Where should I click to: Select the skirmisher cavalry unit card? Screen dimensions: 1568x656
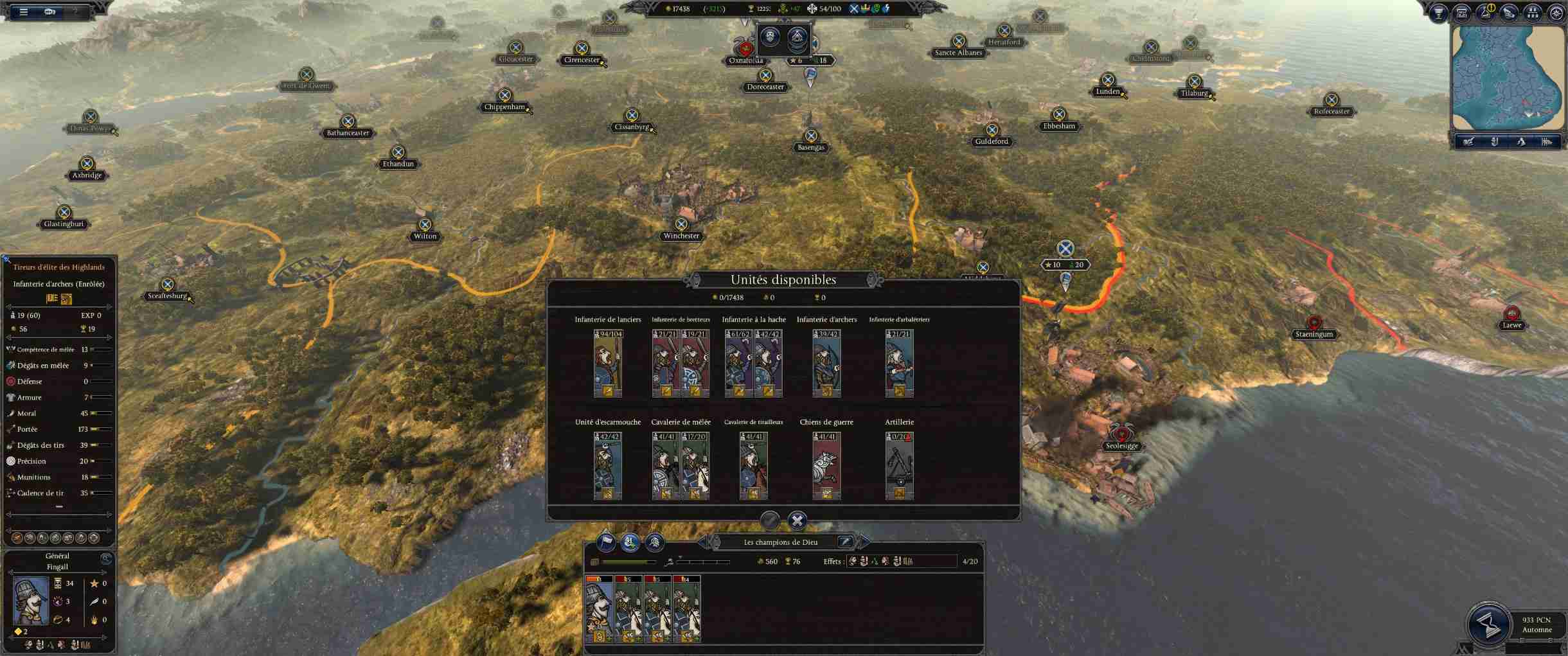point(753,466)
